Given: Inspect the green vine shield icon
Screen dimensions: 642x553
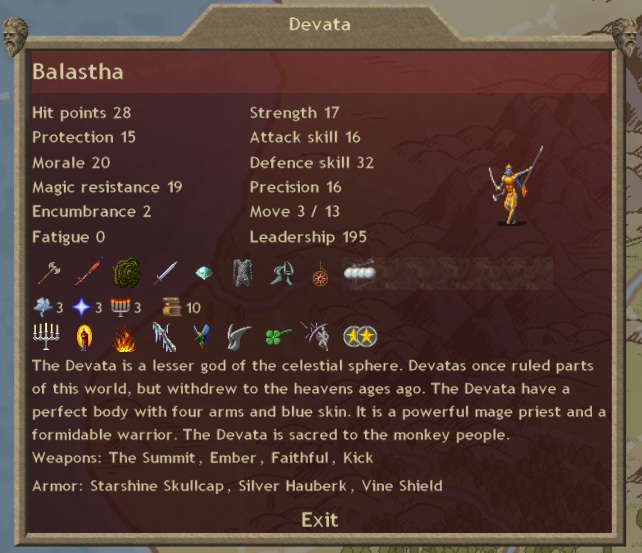Looking at the screenshot, I should point(126,273).
